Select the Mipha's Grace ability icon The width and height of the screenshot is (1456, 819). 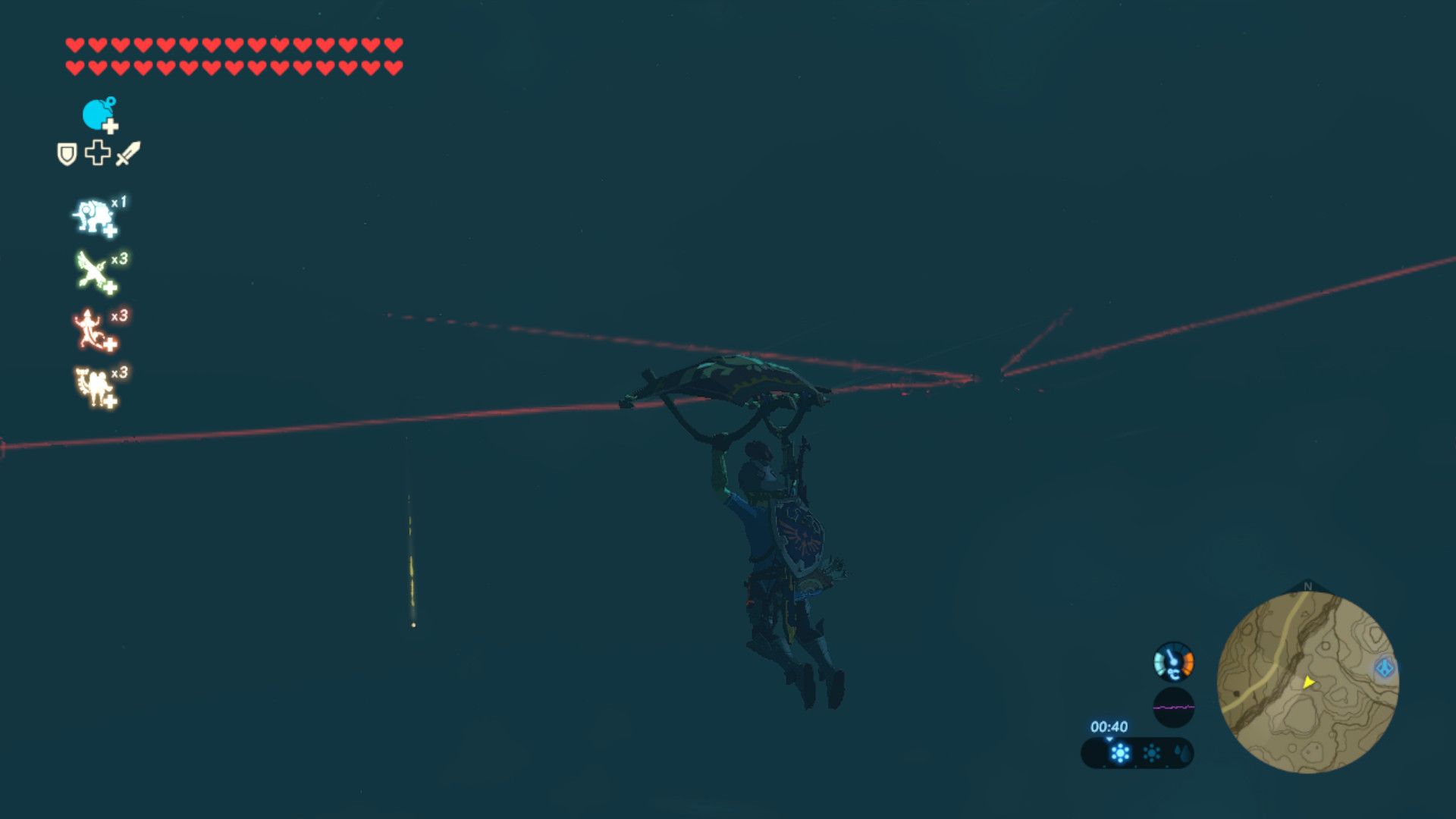pos(93,215)
